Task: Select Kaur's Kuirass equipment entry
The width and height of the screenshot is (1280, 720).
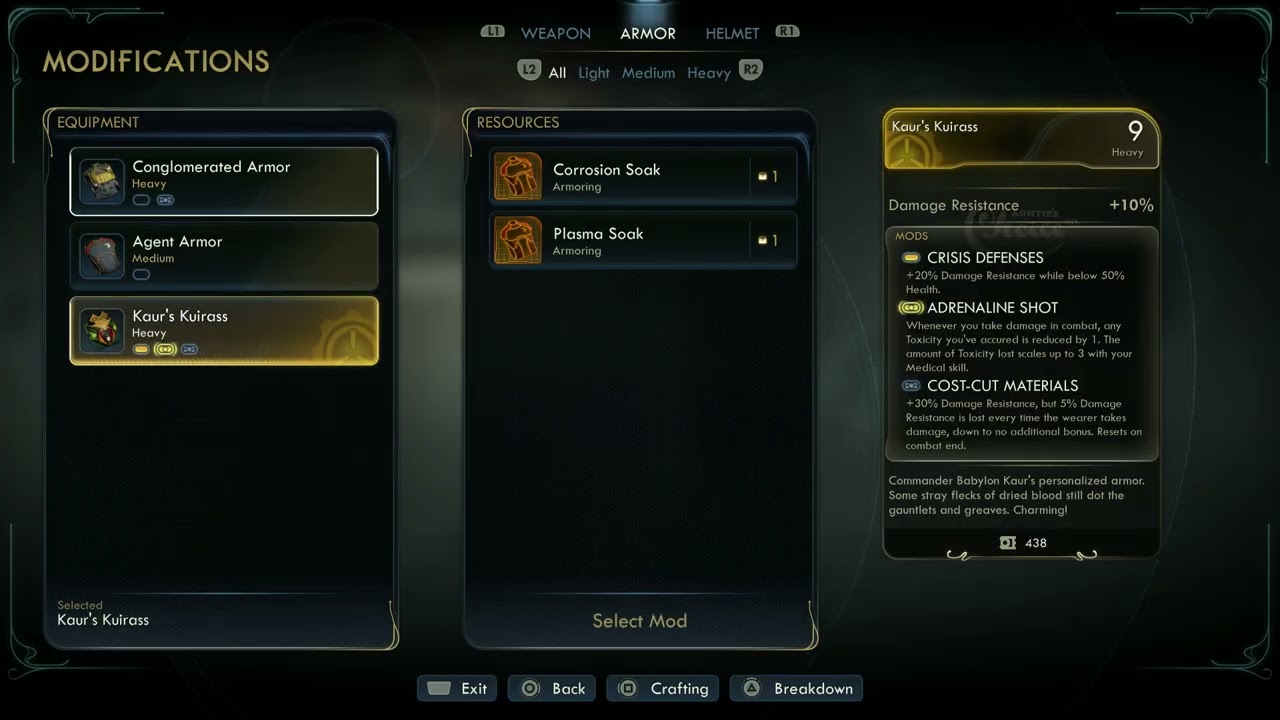Action: pyautogui.click(x=224, y=330)
